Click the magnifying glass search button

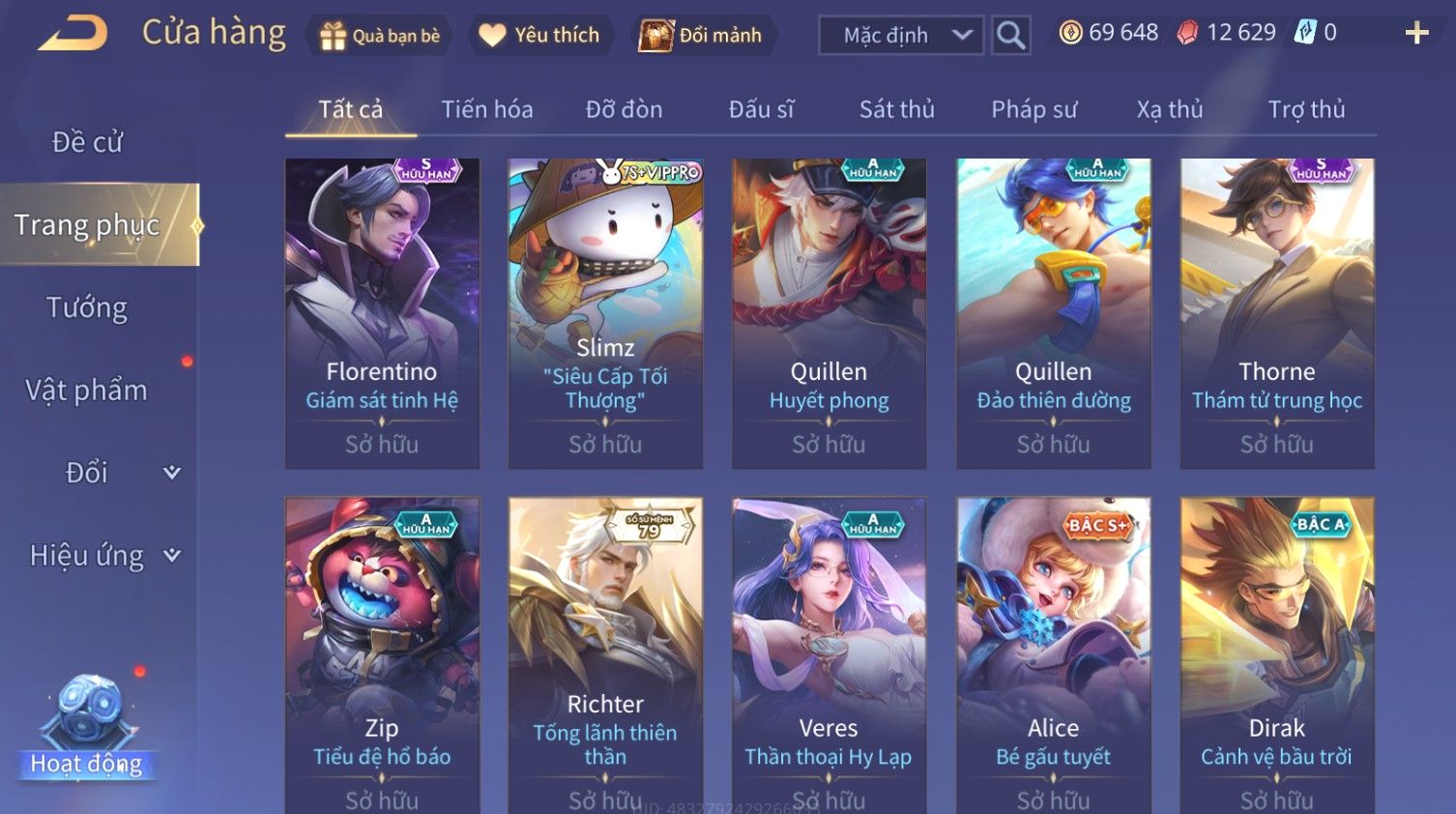(1010, 36)
